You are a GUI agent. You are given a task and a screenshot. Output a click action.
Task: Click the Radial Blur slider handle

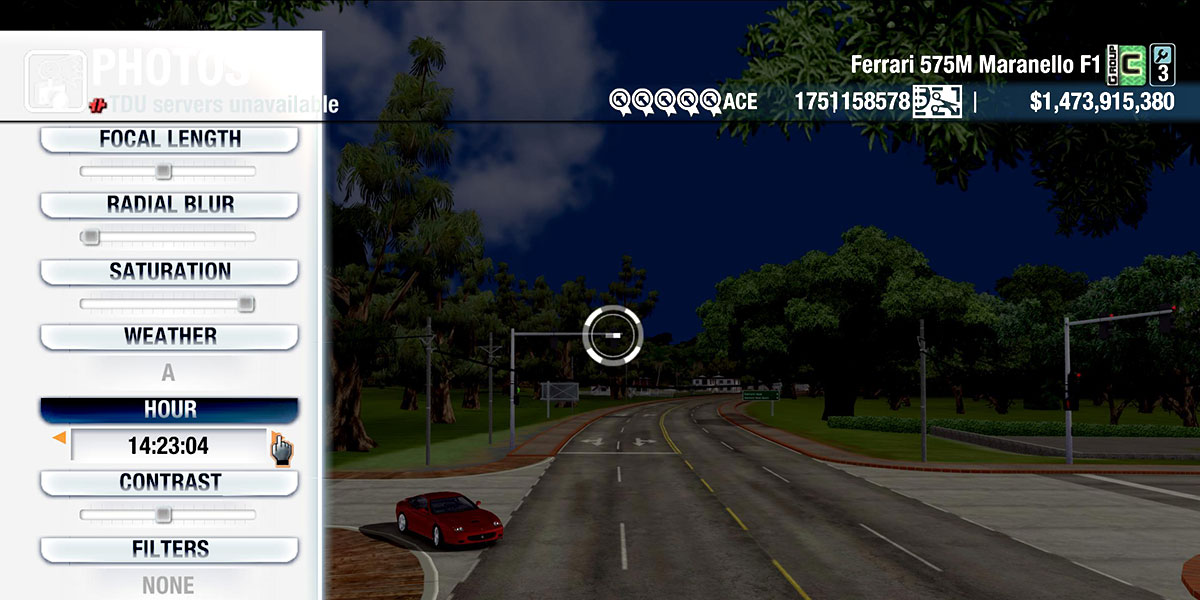[90, 237]
